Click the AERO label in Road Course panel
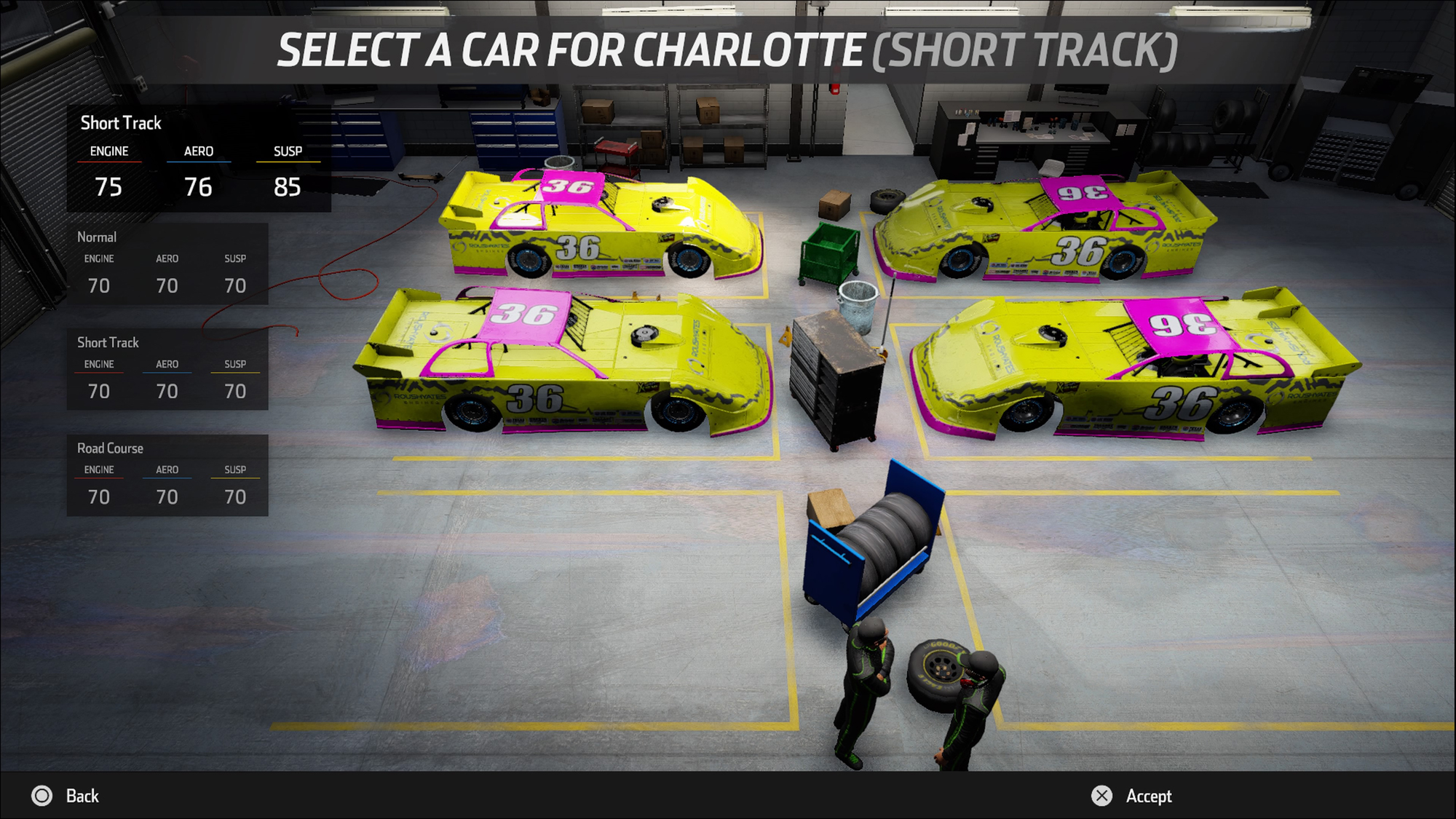Image resolution: width=1456 pixels, height=819 pixels. [x=167, y=470]
